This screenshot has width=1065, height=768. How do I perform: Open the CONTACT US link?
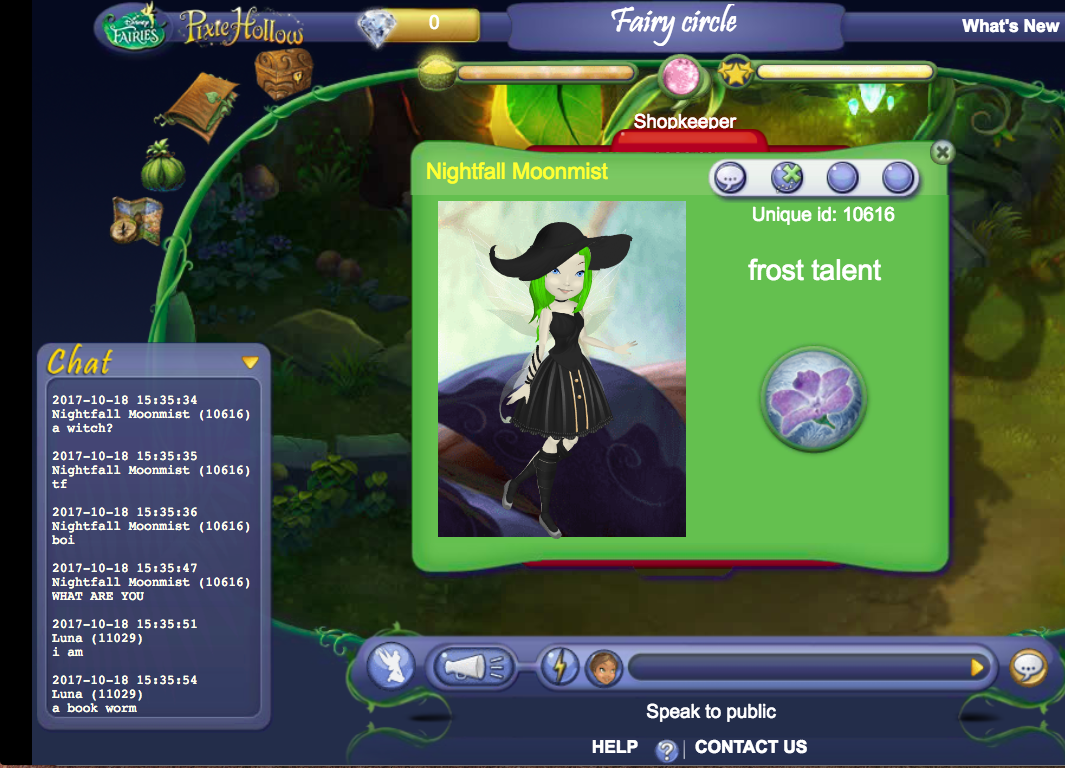pos(750,747)
